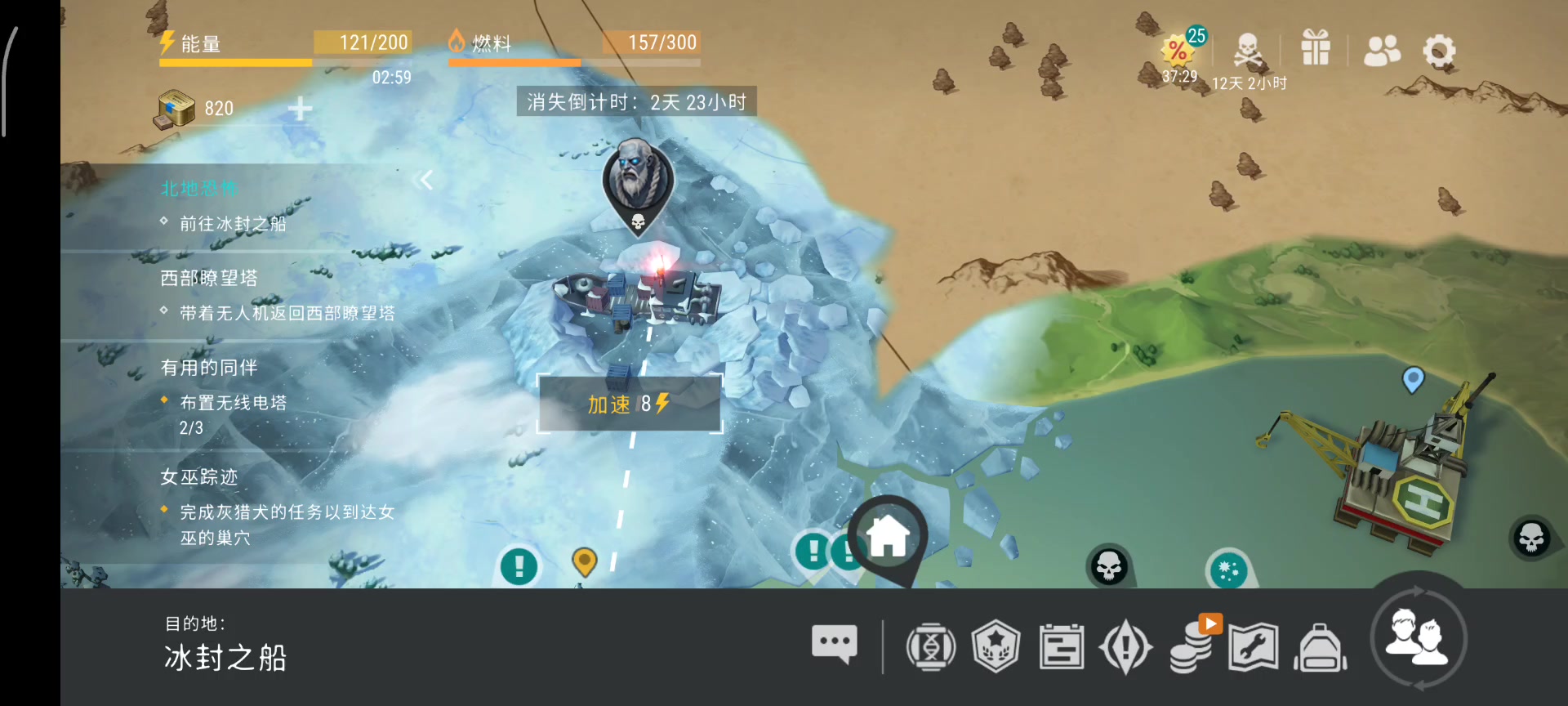Select the home base map marker
The height and width of the screenshot is (706, 1568).
(x=888, y=537)
